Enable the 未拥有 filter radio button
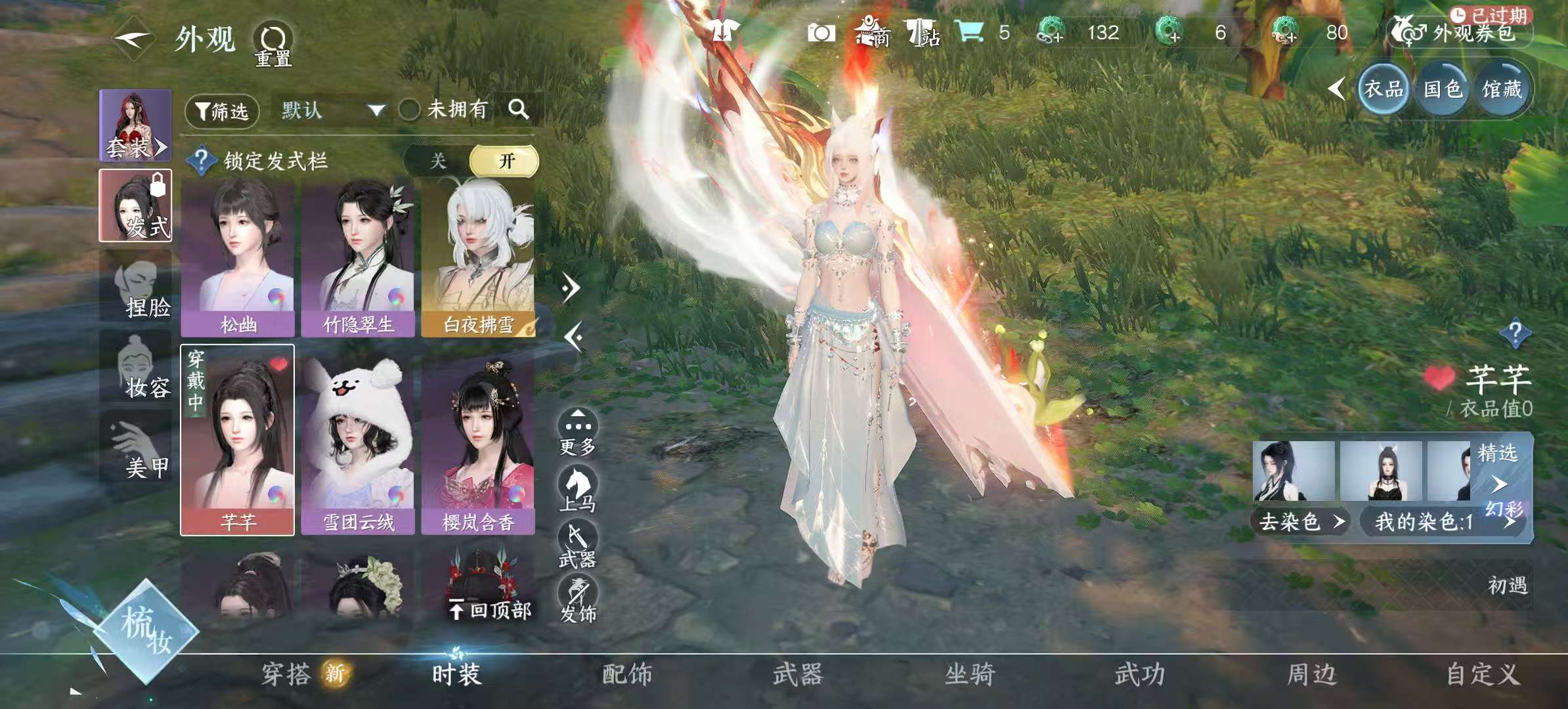Screen dimensions: 1568x709 pos(409,110)
